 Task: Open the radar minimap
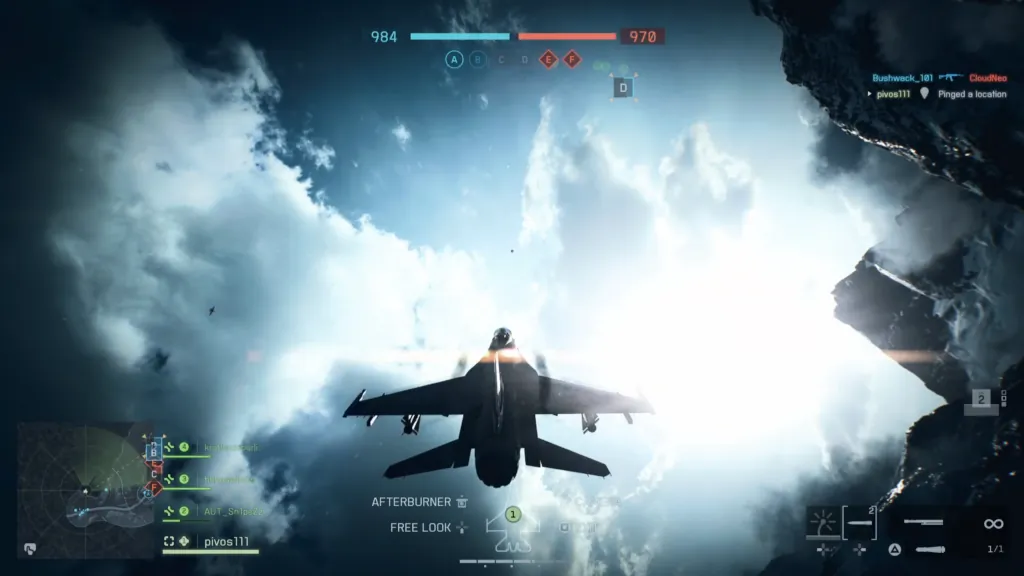tap(84, 490)
